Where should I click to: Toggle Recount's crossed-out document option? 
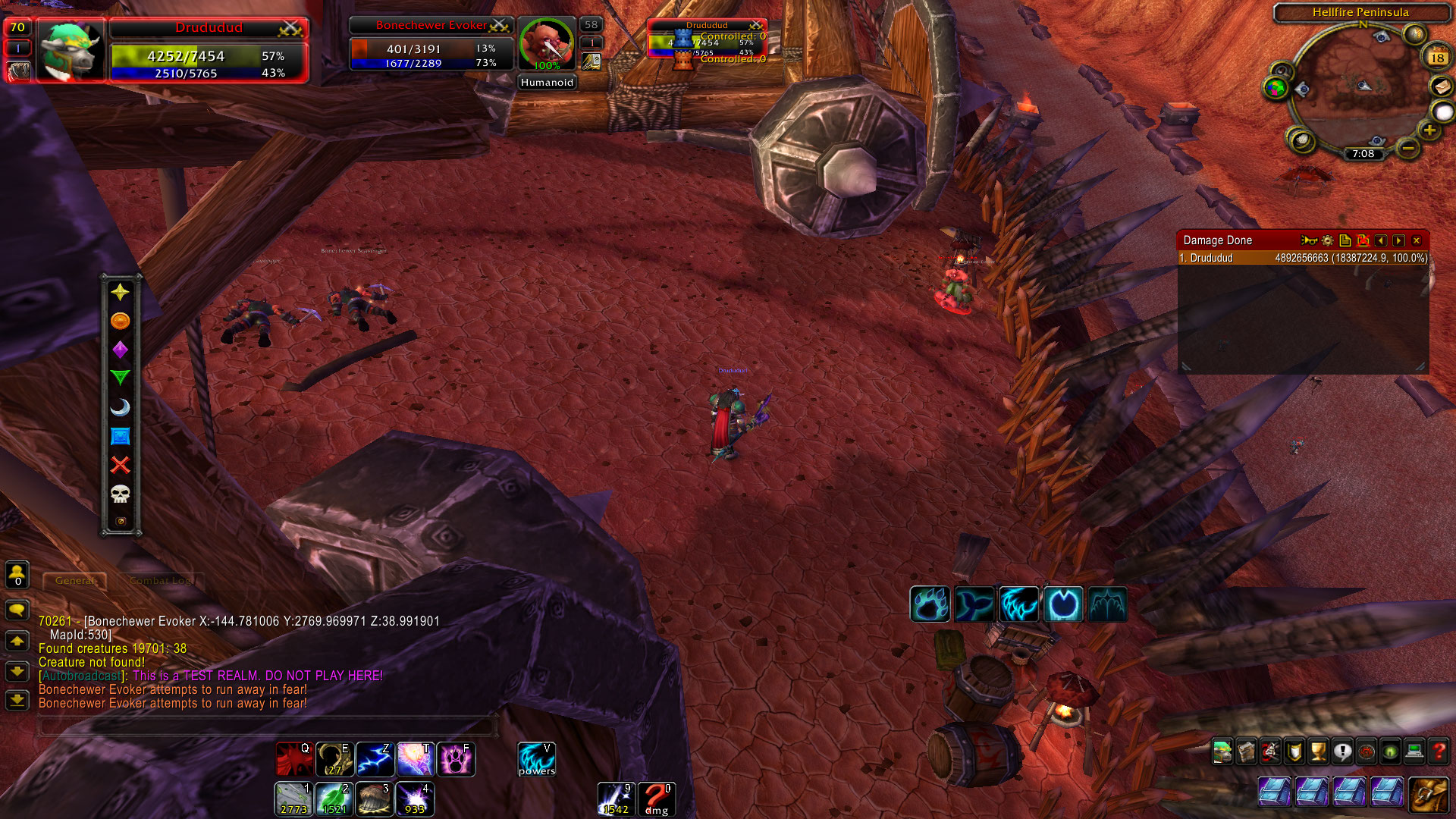click(x=1362, y=240)
